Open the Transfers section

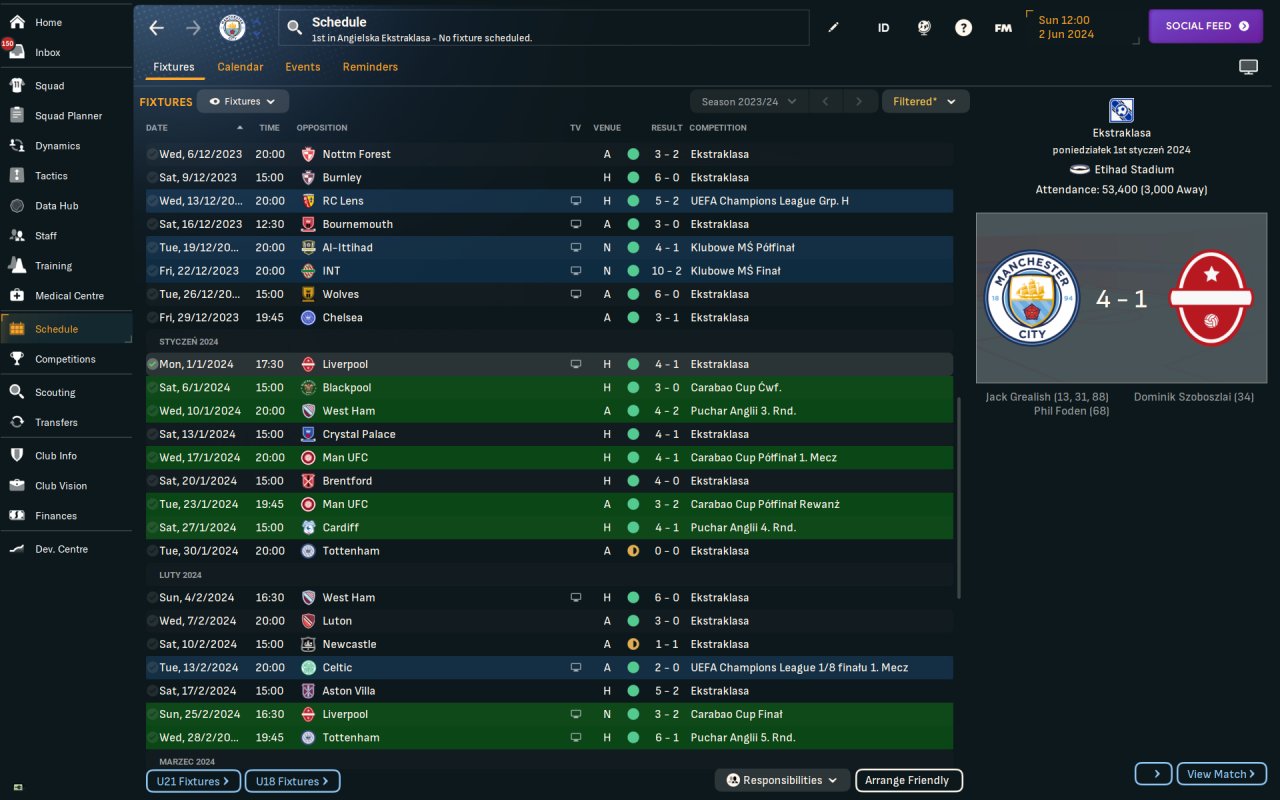[x=56, y=422]
